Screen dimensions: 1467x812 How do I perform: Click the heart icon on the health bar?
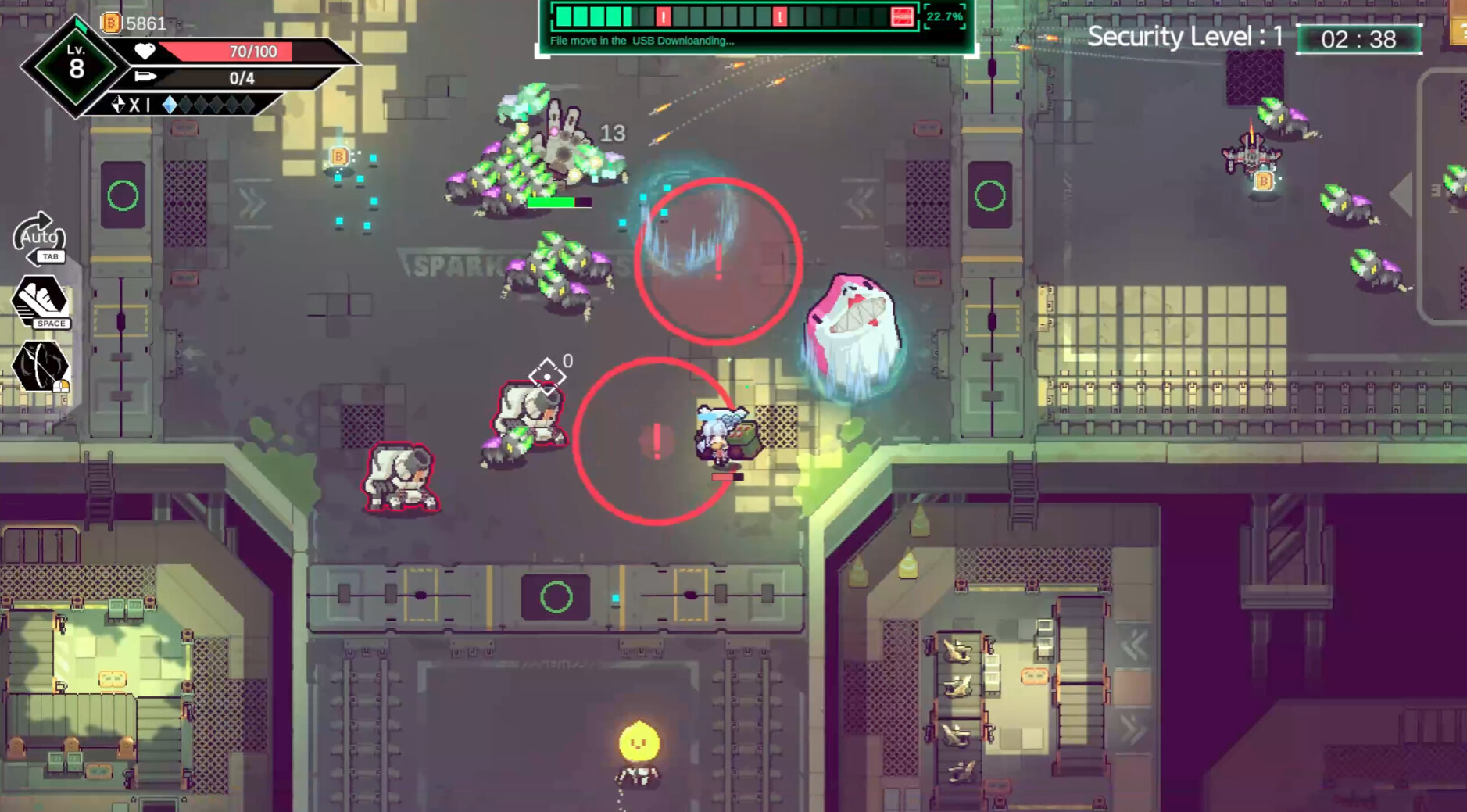pyautogui.click(x=144, y=51)
